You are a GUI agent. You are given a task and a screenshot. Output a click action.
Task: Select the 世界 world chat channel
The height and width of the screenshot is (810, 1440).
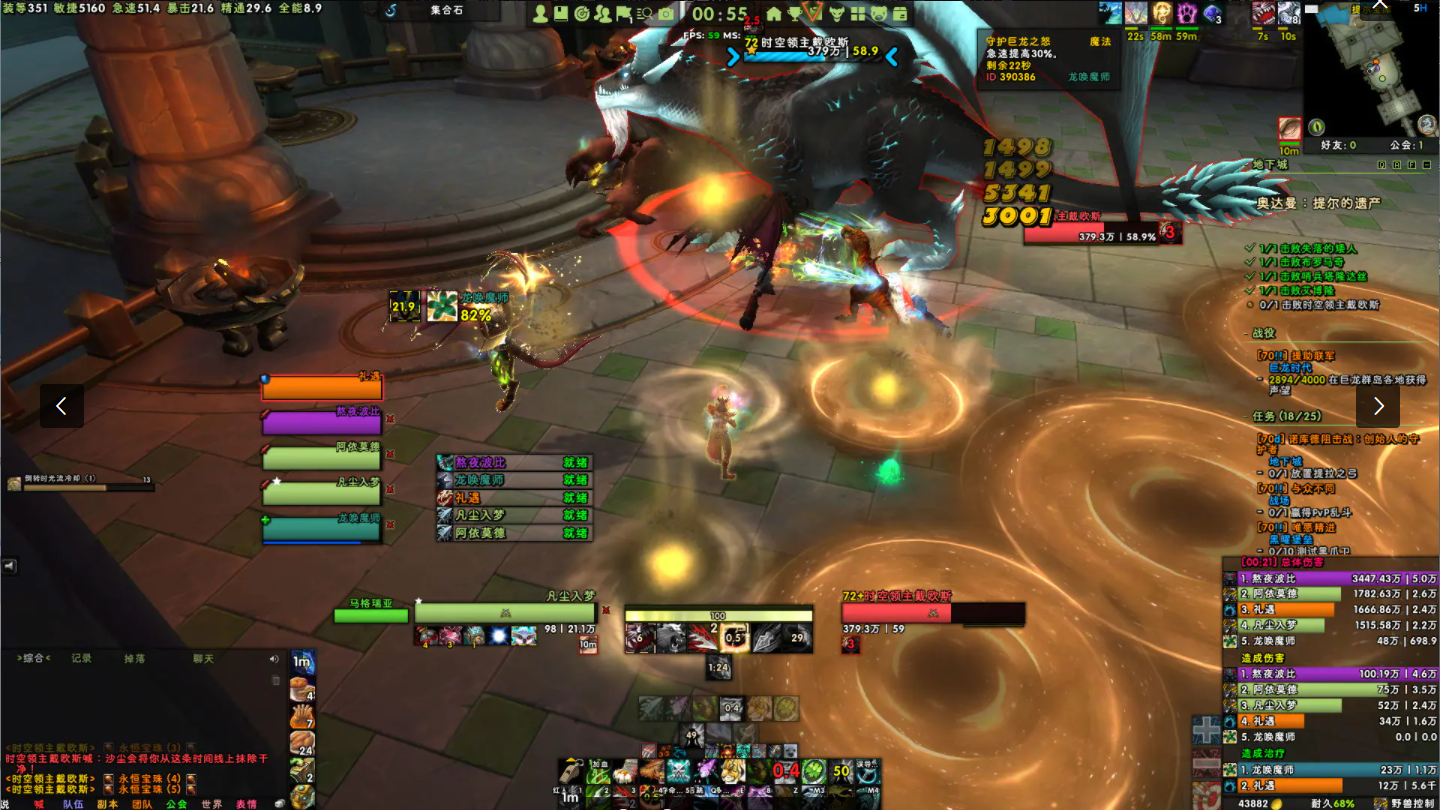[211, 803]
